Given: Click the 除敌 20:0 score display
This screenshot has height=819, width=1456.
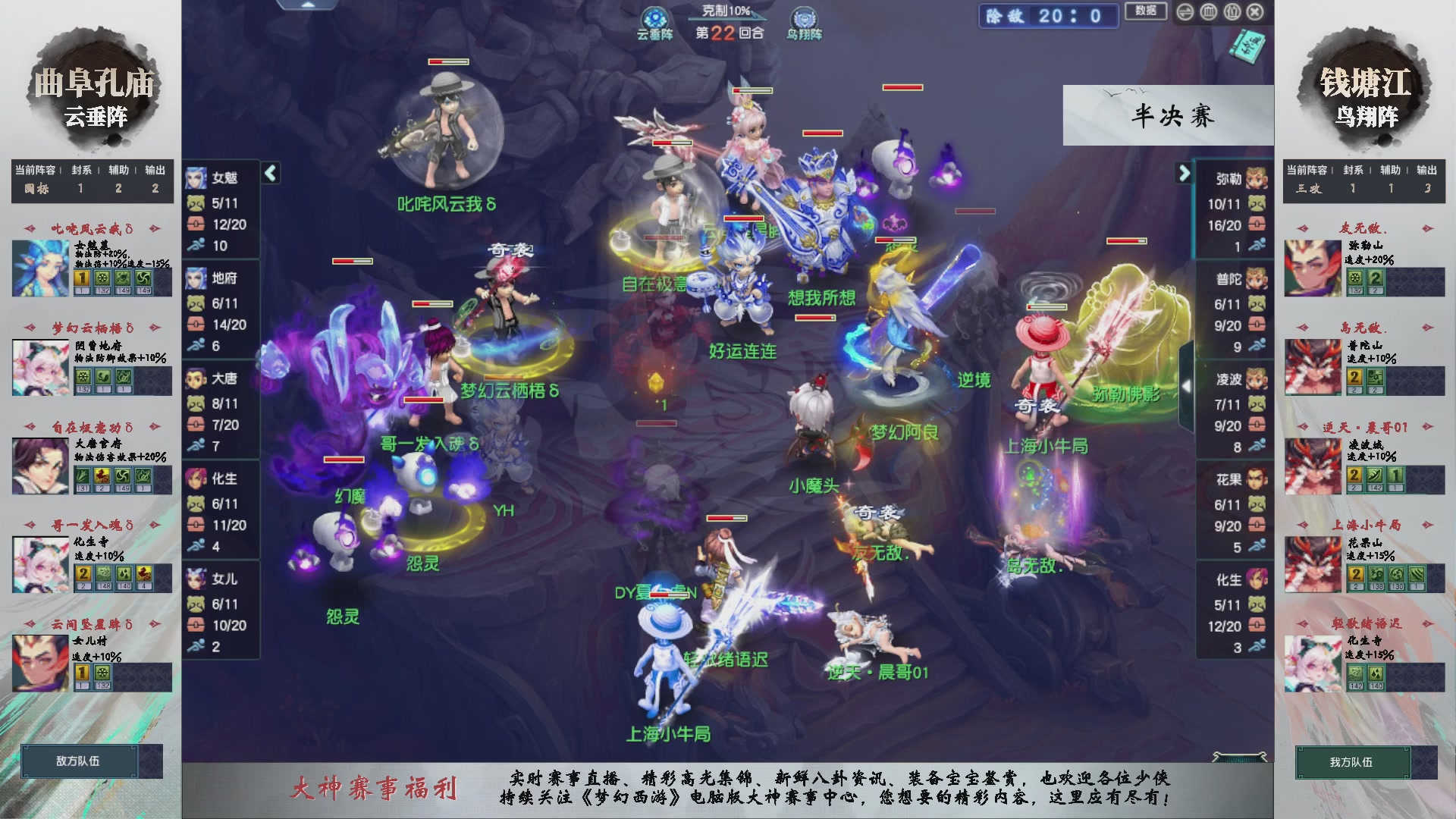Looking at the screenshot, I should point(1048,17).
